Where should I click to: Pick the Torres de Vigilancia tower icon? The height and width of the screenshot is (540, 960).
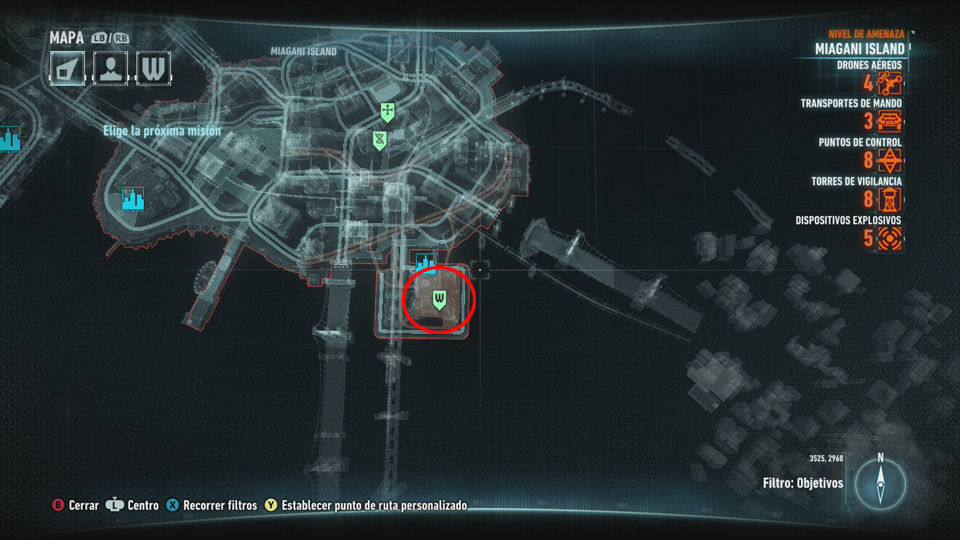coord(889,199)
